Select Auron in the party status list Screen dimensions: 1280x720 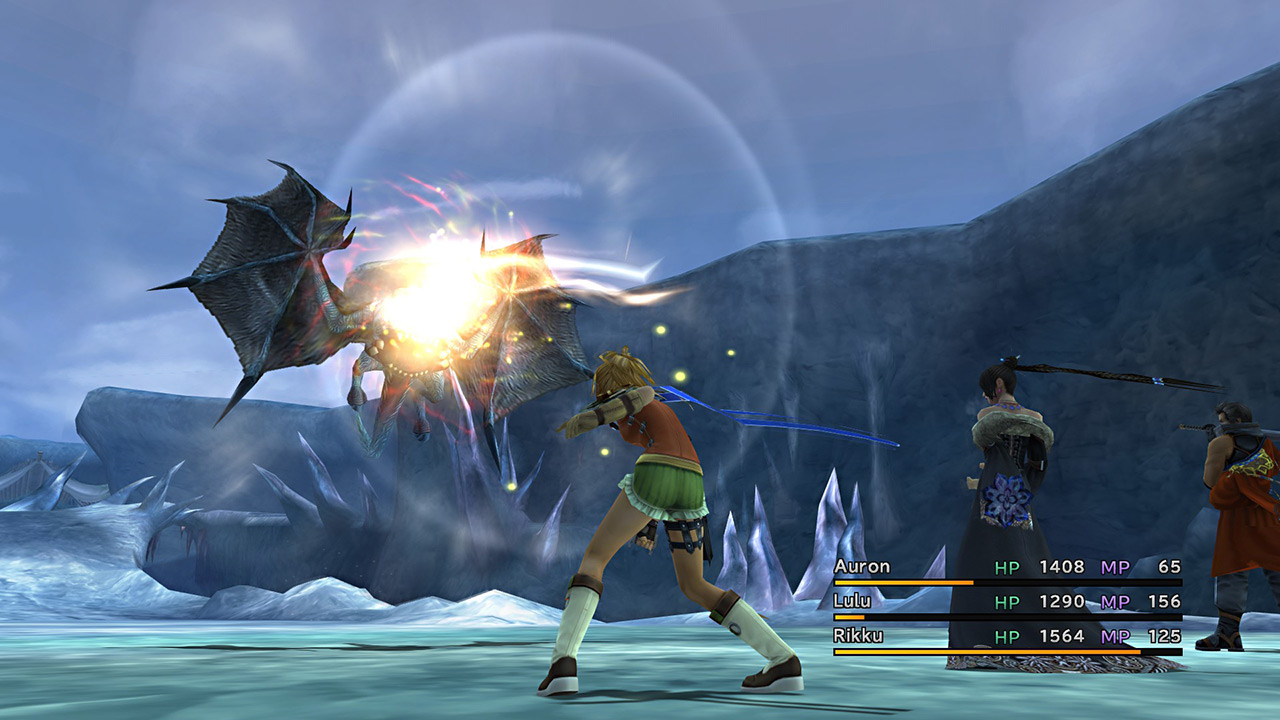pos(862,567)
